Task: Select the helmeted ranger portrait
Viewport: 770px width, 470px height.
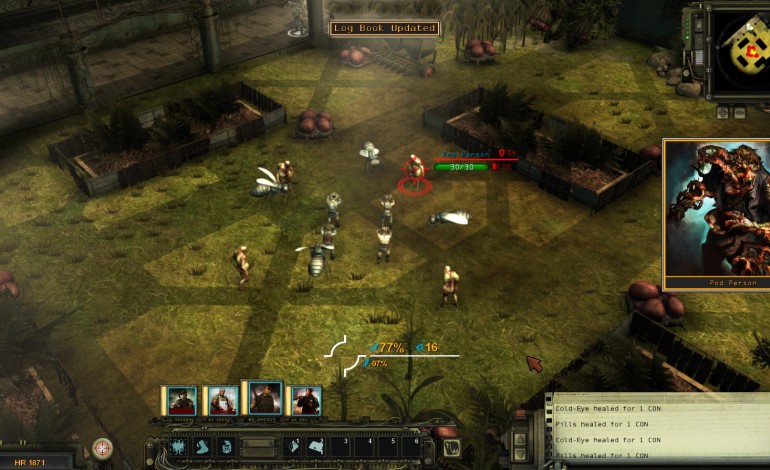Action: pos(182,400)
